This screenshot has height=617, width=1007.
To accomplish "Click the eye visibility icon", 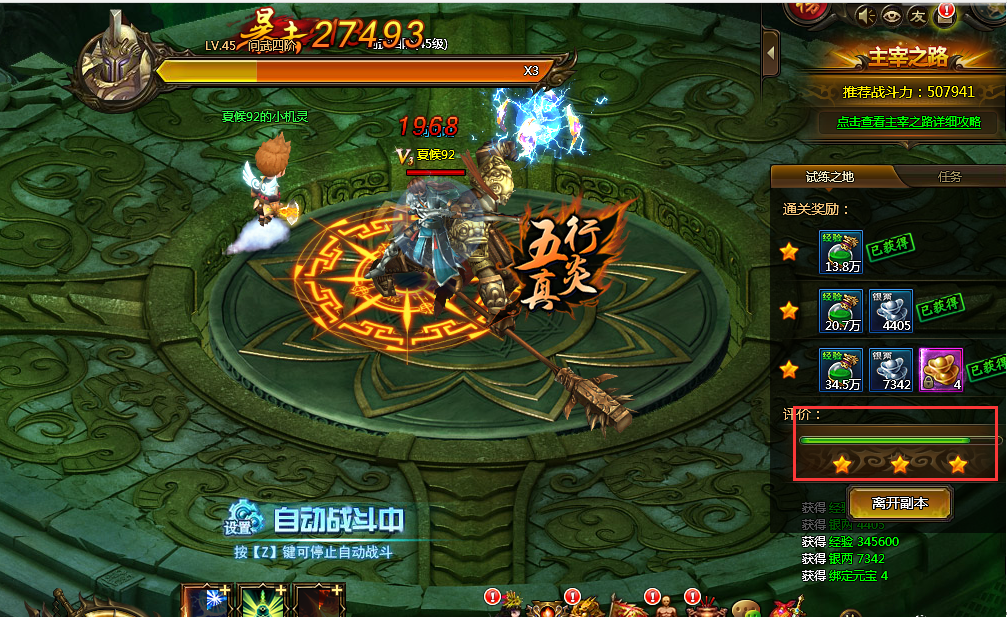I will [890, 16].
